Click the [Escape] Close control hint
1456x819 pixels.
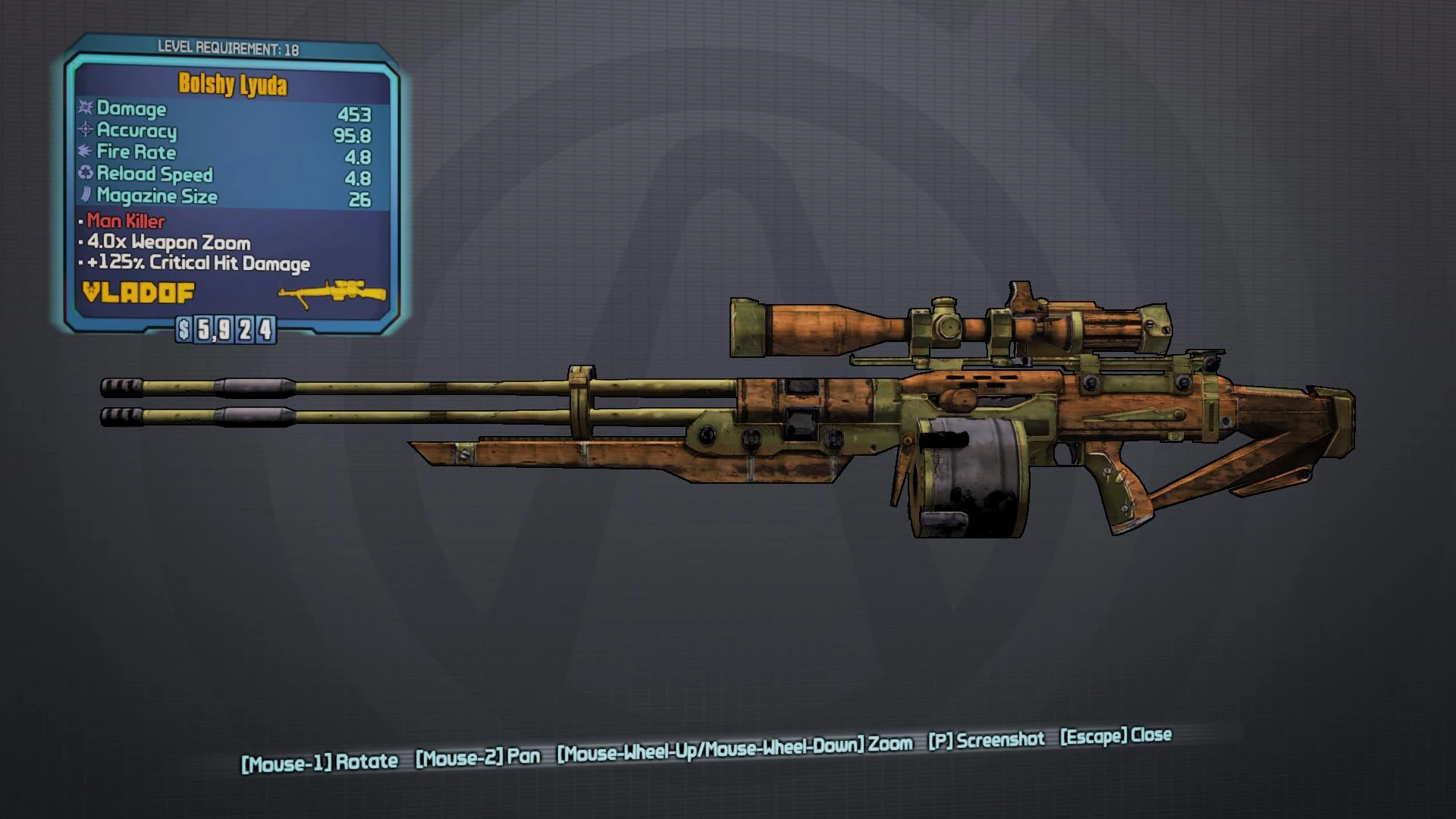1116,737
